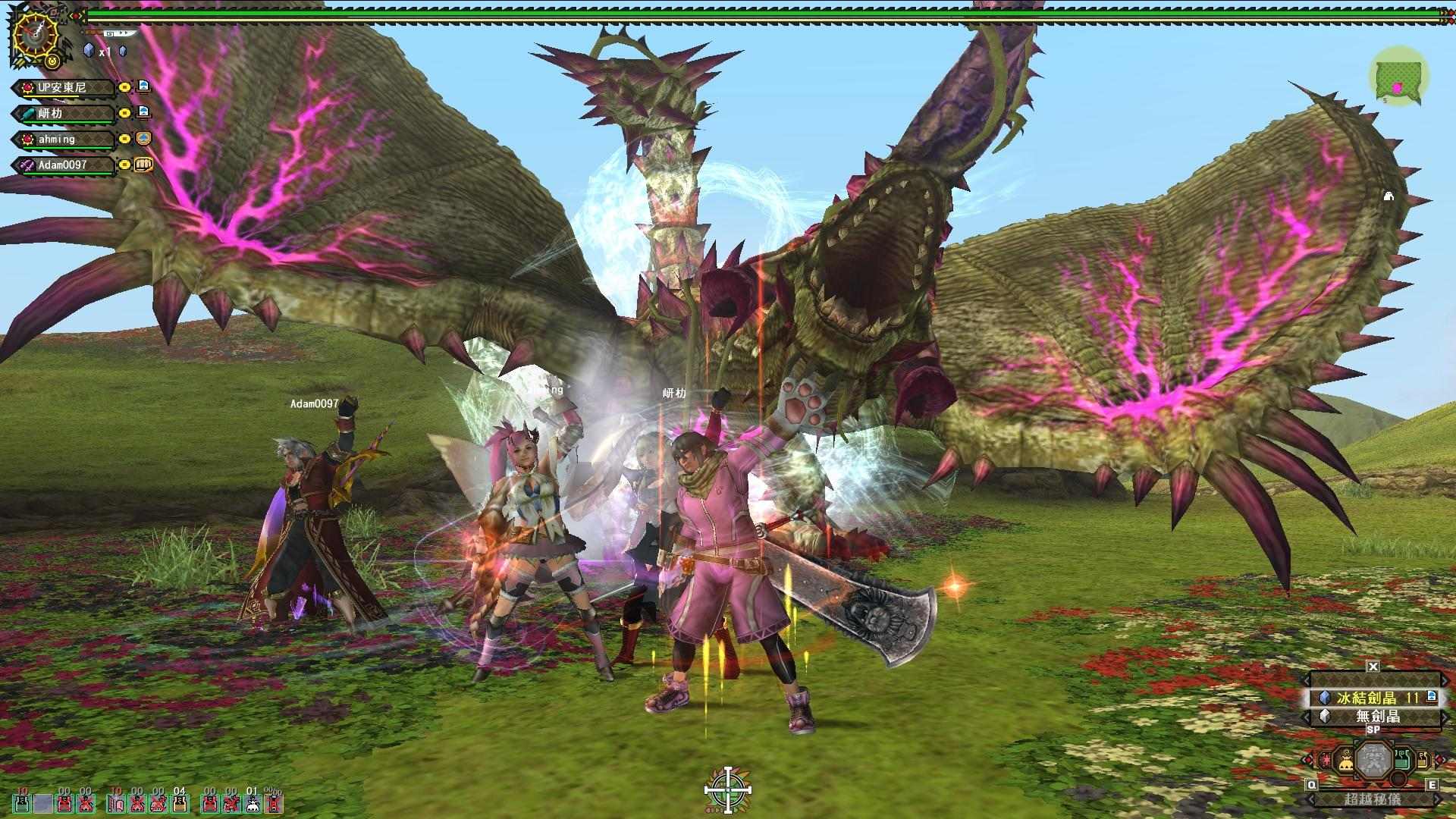
Task: Click the blue tent icon next to UP安東尼
Action: [144, 87]
